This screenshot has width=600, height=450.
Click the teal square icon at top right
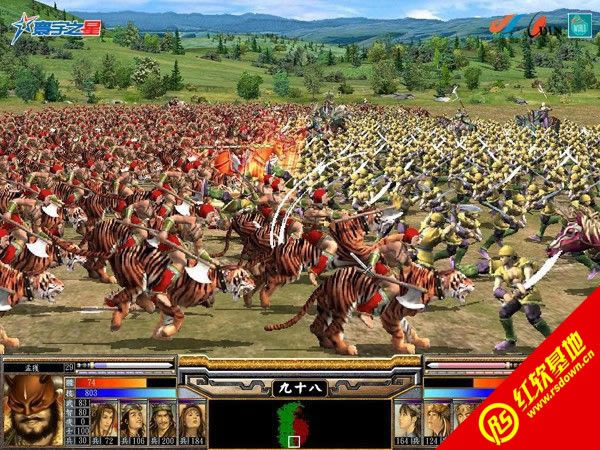click(x=579, y=23)
